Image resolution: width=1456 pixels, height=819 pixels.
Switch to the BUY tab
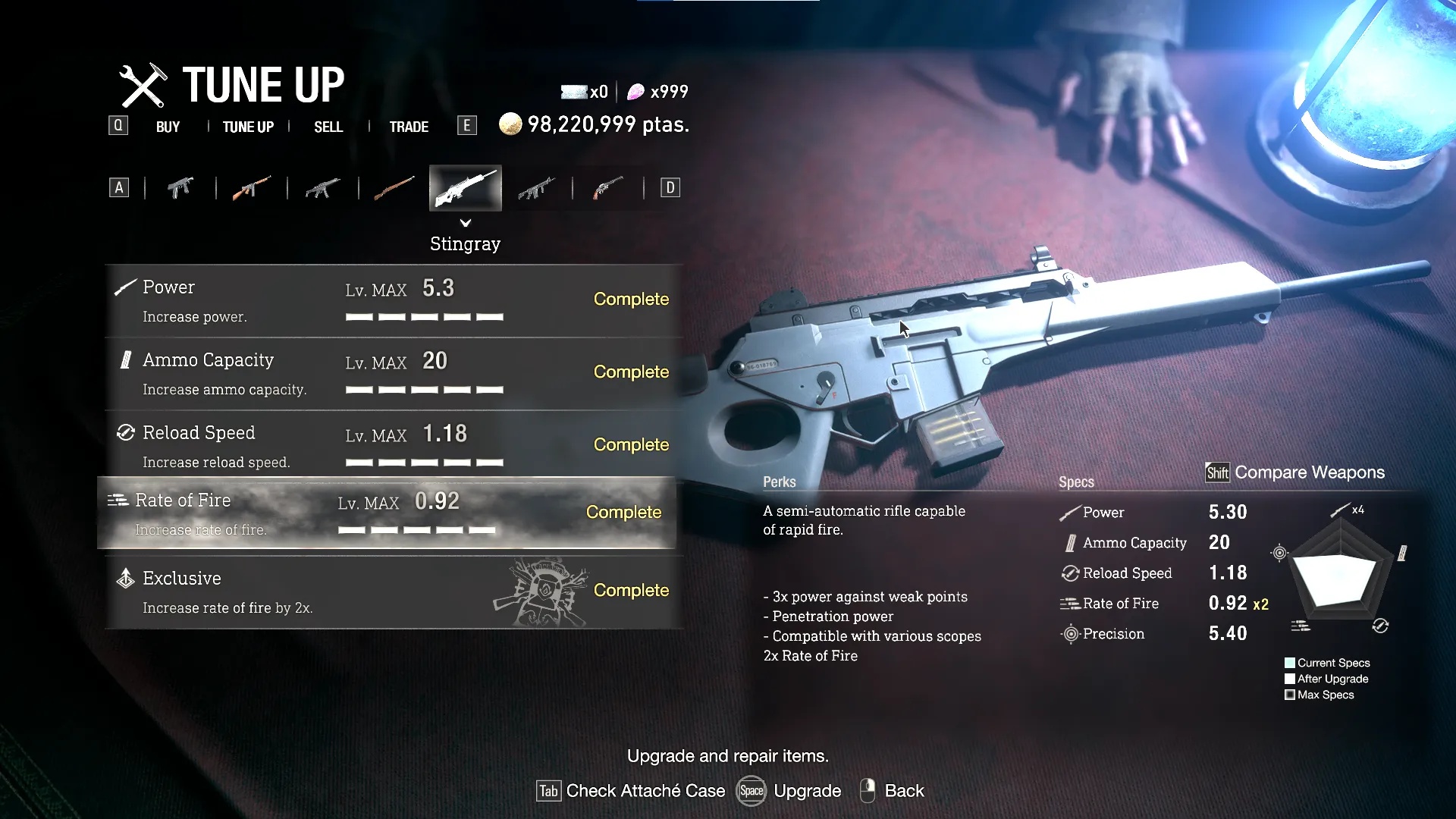168,127
